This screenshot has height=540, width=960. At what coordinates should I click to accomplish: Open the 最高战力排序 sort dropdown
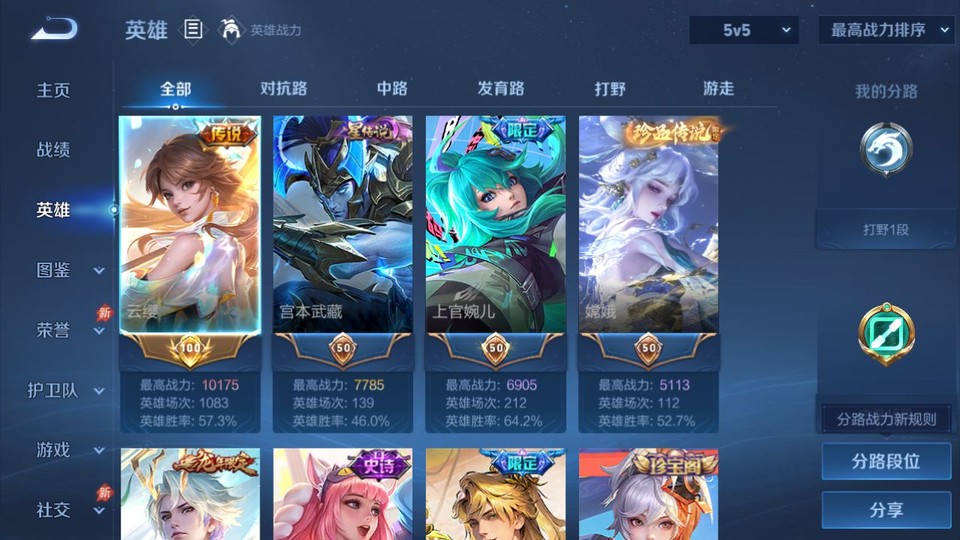886,30
